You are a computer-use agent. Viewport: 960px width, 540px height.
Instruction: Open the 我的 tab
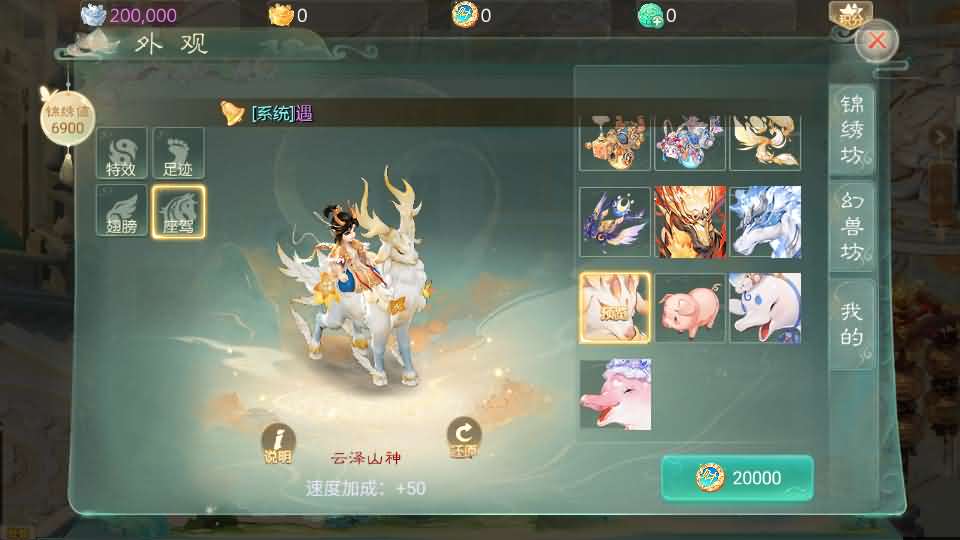click(851, 324)
